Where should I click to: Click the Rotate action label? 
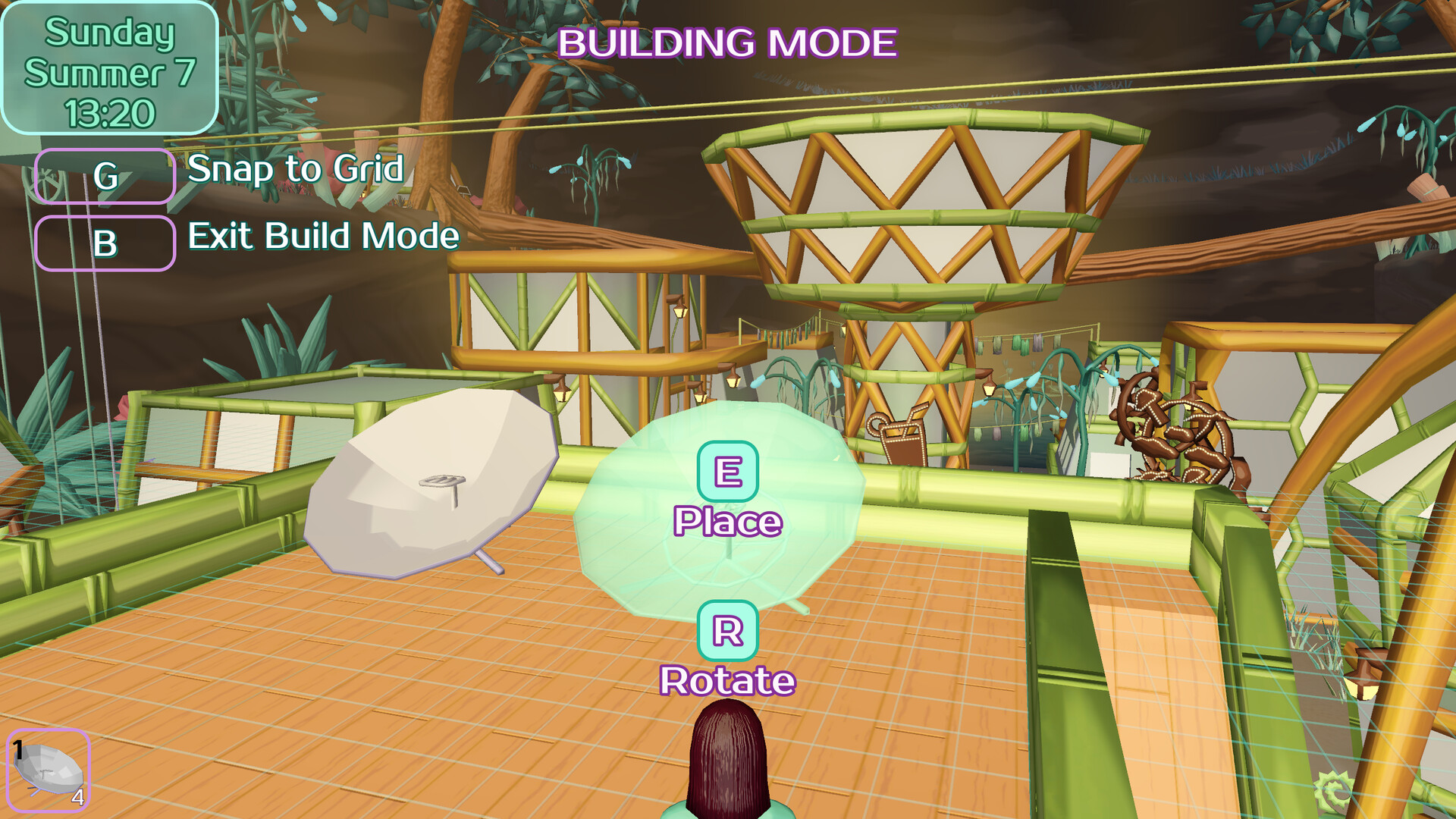pyautogui.click(x=726, y=680)
